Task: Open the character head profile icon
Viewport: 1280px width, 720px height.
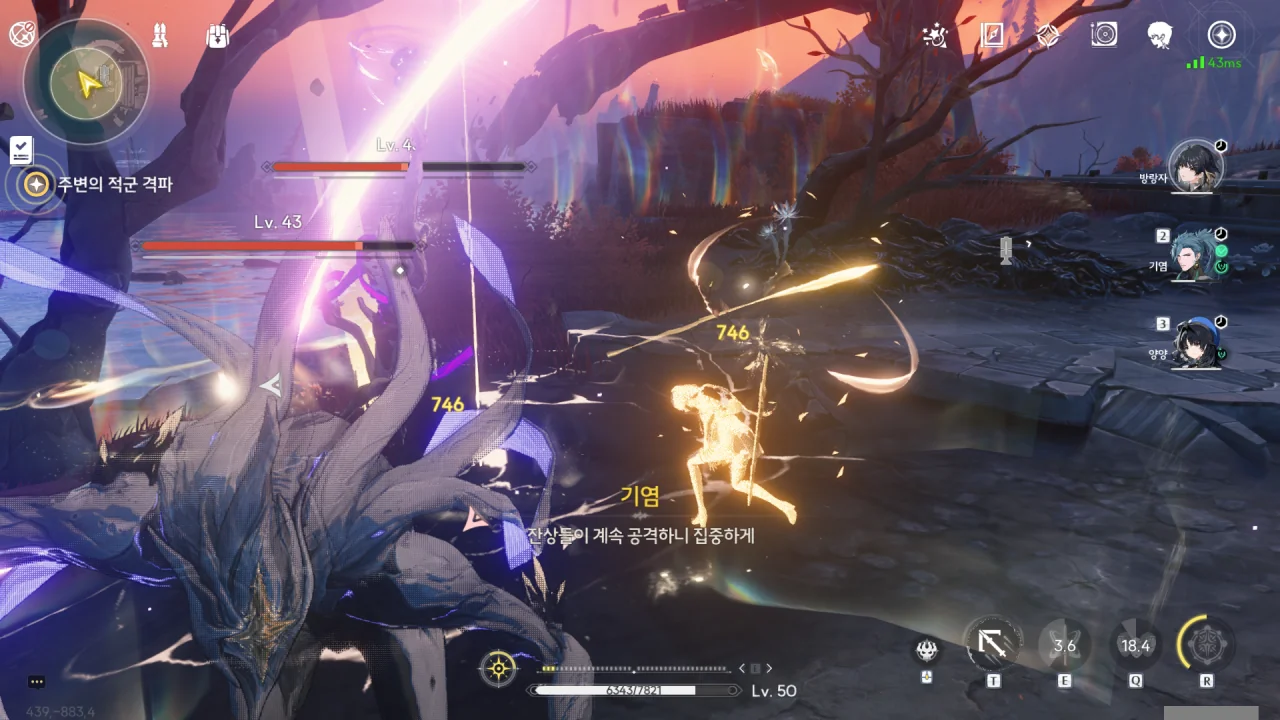Action: (x=1160, y=35)
